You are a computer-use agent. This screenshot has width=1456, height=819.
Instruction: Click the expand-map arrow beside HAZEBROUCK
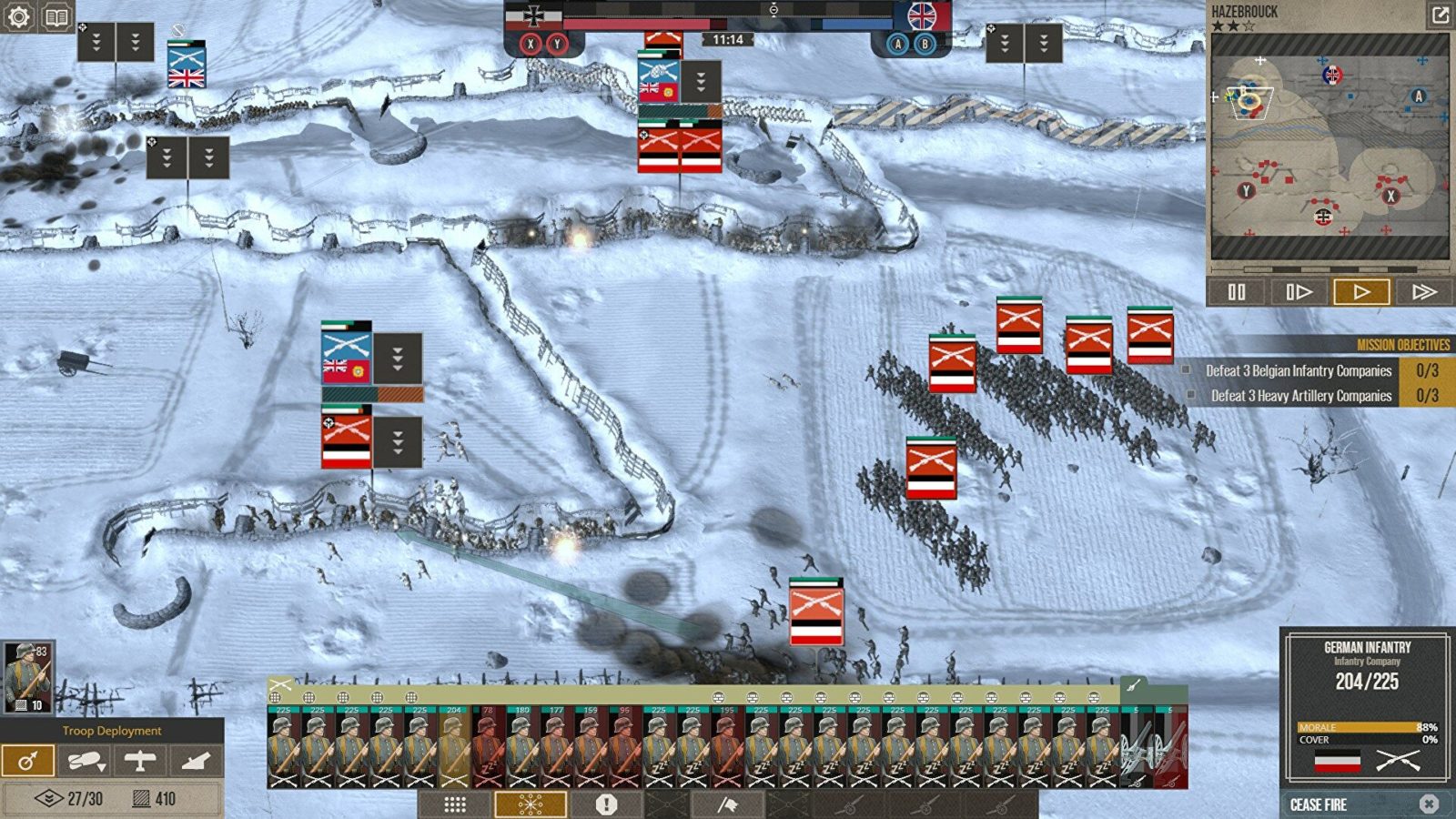click(x=1439, y=15)
